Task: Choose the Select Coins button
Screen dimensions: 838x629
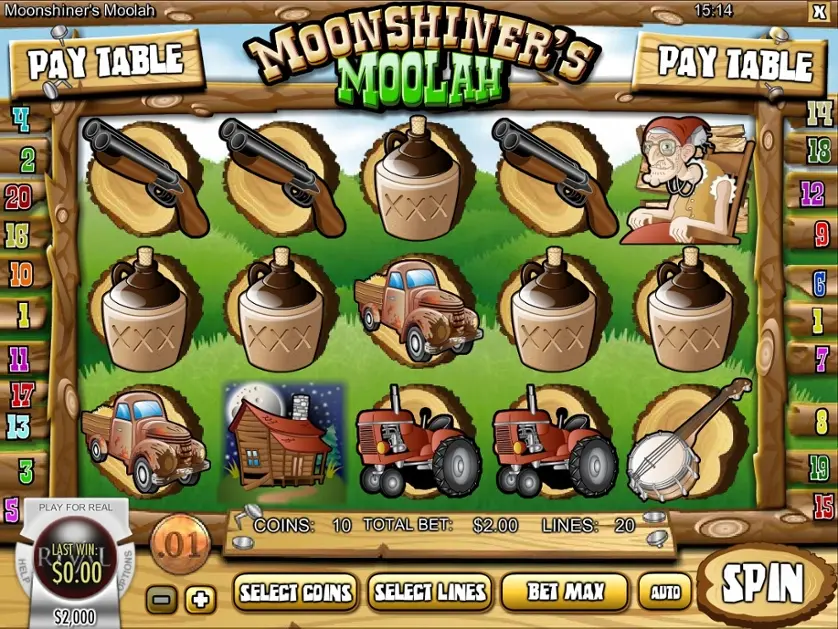Action: pyautogui.click(x=296, y=592)
